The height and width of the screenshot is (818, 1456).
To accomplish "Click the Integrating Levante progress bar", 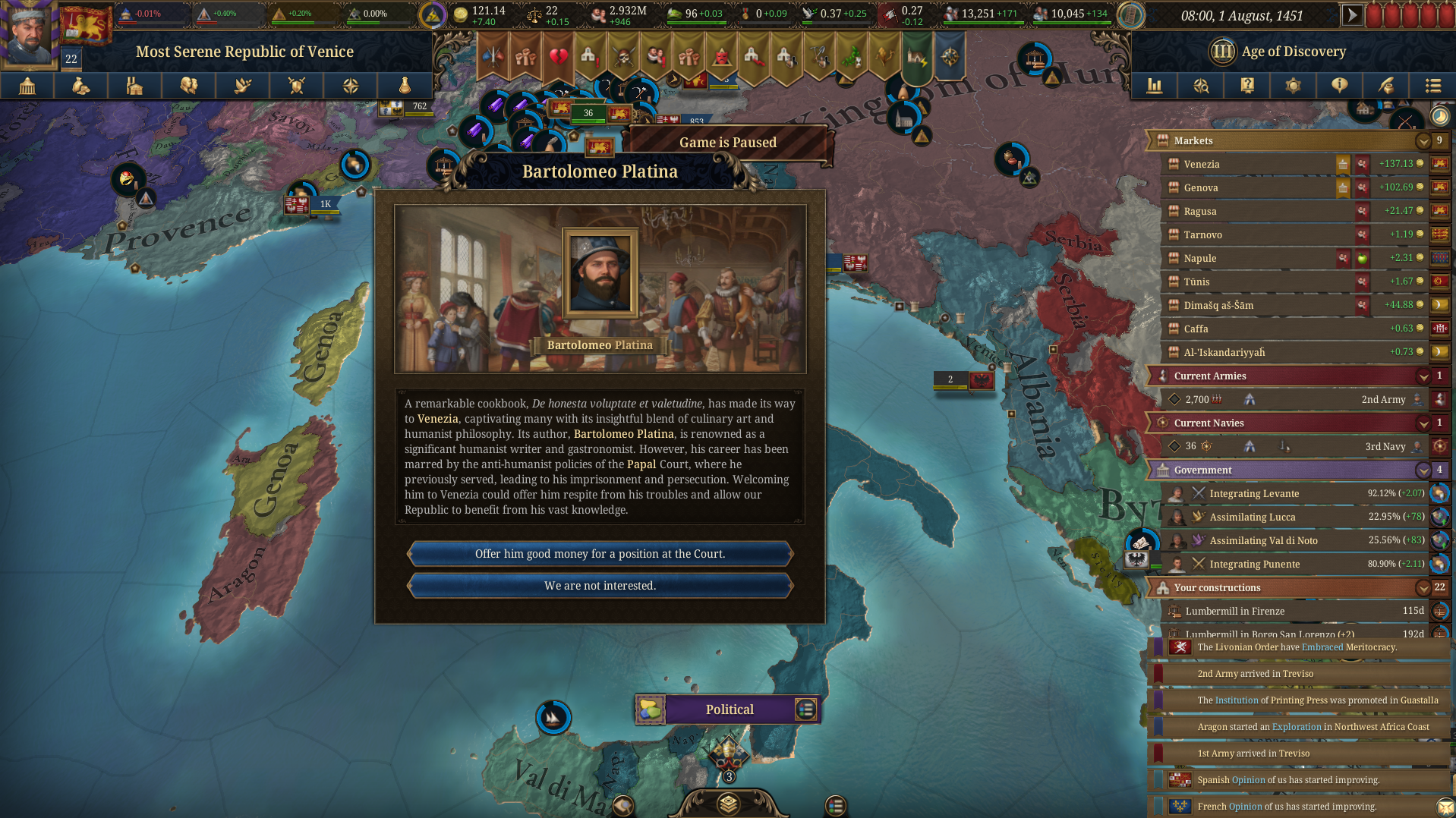I will 1291,493.
